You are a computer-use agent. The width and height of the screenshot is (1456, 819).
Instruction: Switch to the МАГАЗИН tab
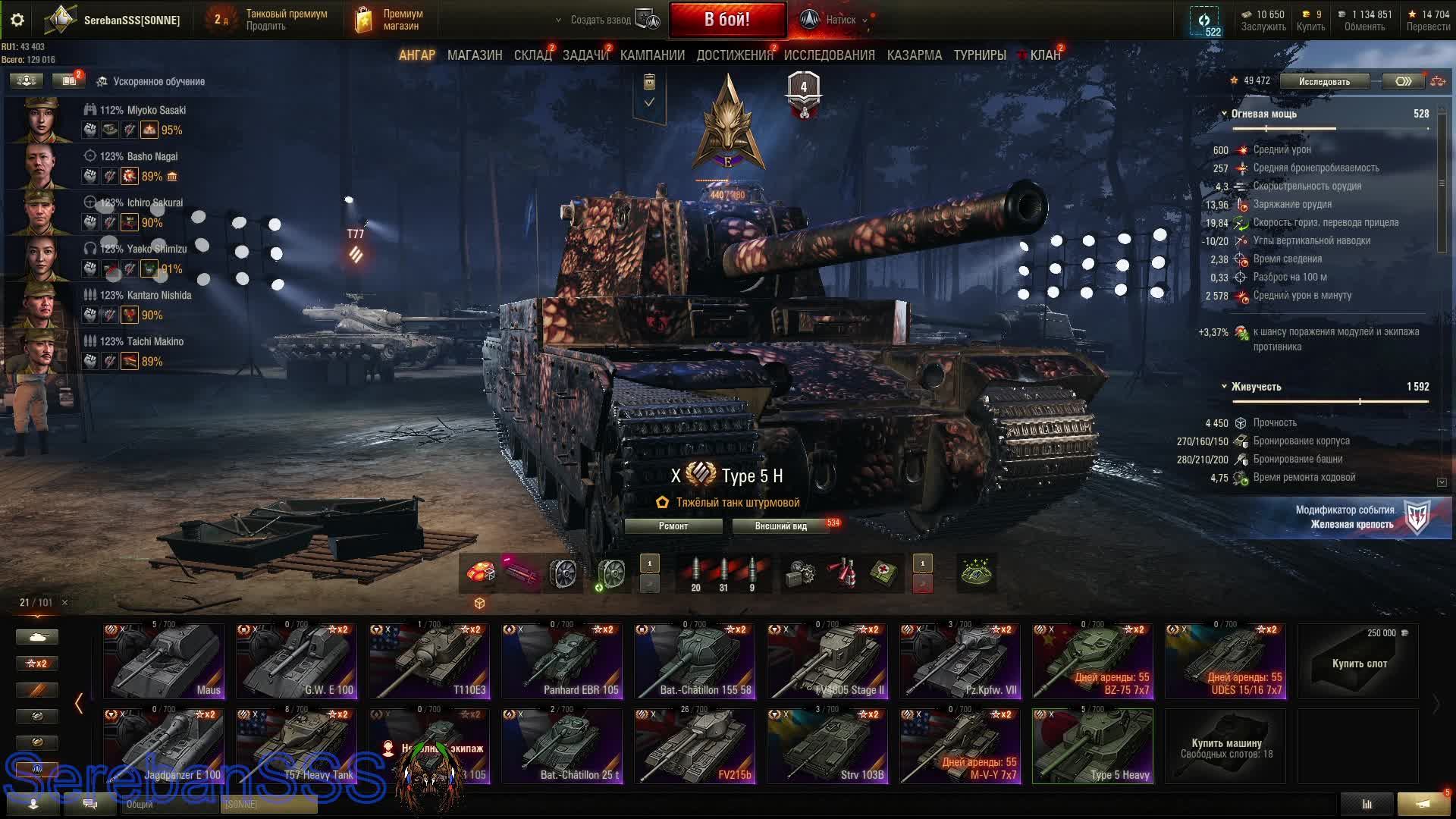475,55
